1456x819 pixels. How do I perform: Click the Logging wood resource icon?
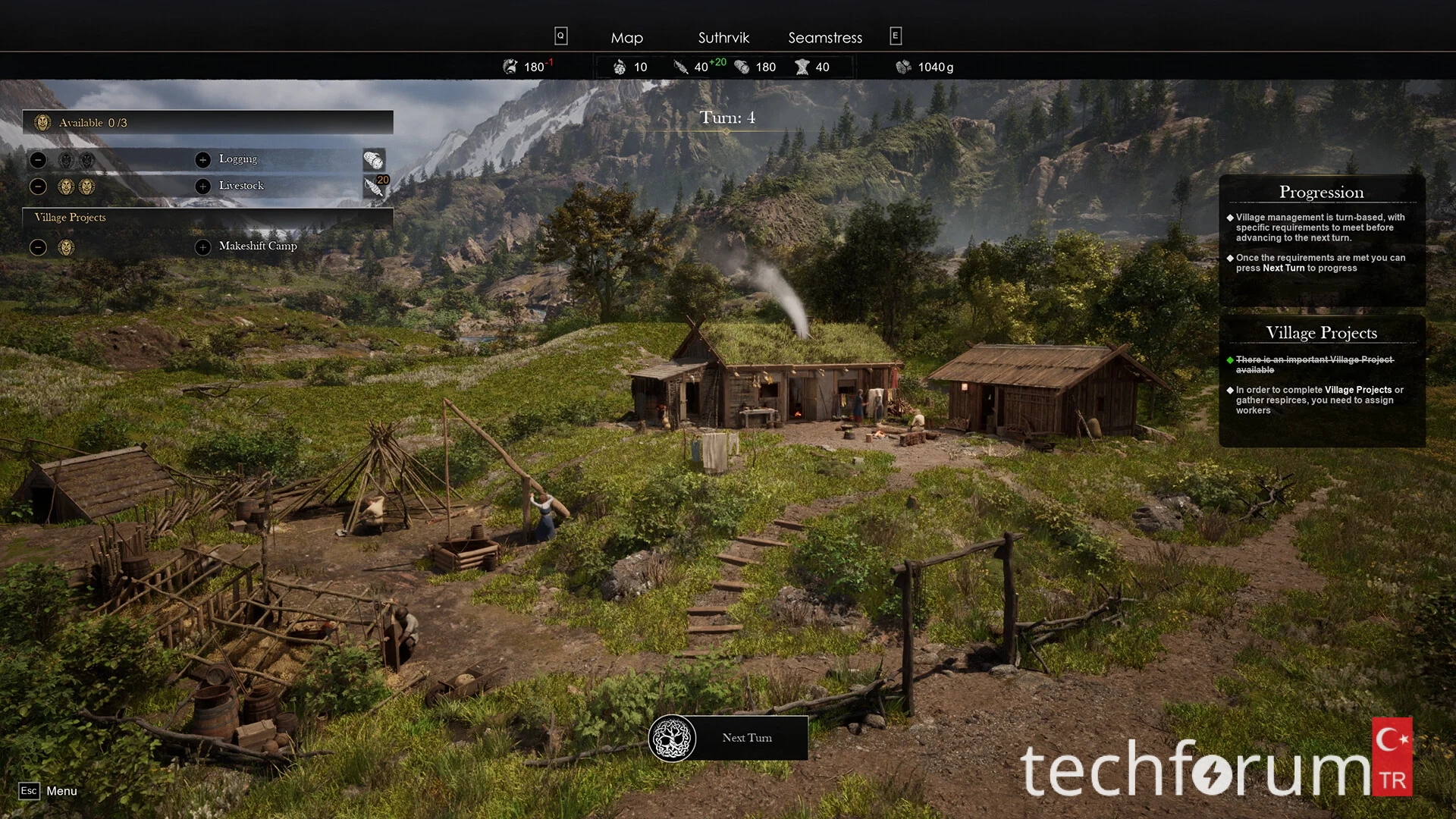(x=374, y=160)
